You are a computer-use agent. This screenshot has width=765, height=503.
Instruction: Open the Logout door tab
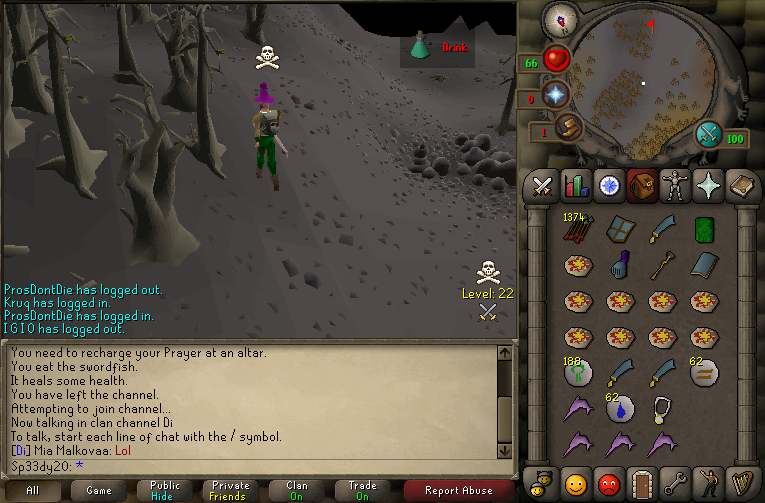[x=641, y=481]
